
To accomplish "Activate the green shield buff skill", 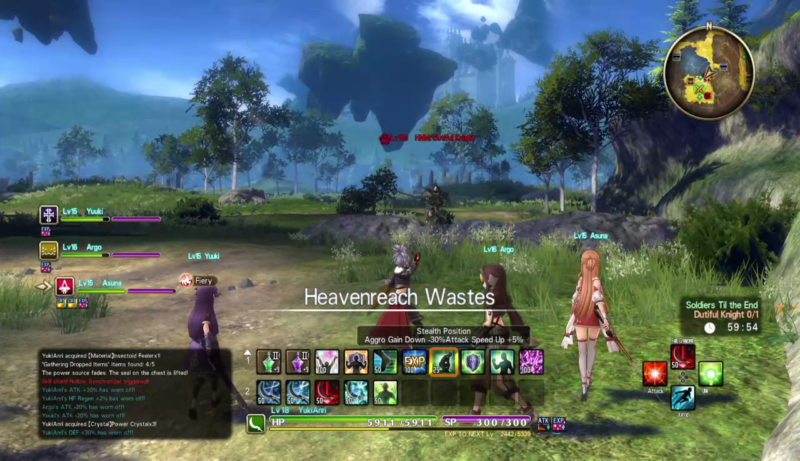I will tap(473, 361).
